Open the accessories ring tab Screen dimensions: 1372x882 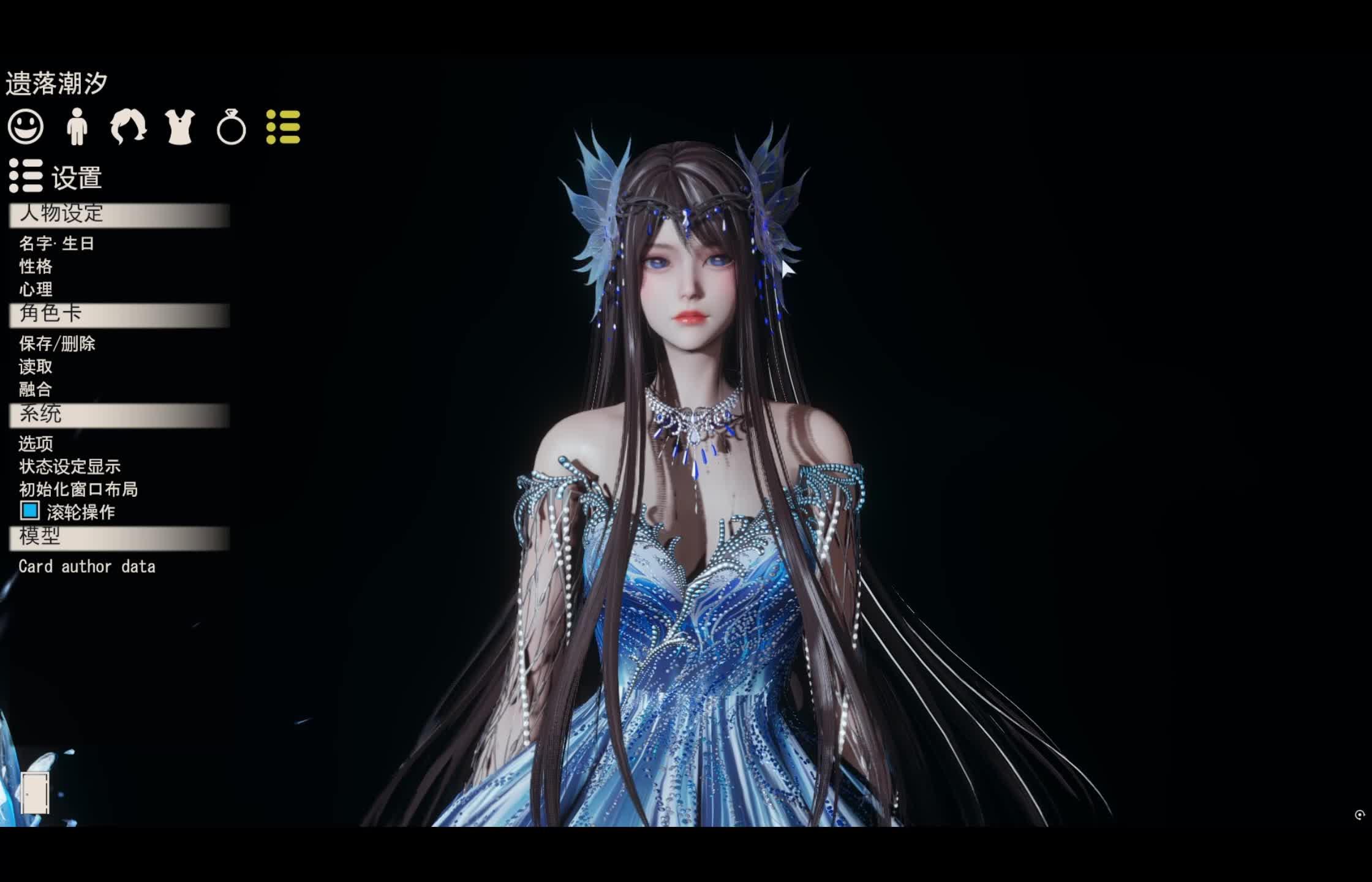pyautogui.click(x=231, y=127)
